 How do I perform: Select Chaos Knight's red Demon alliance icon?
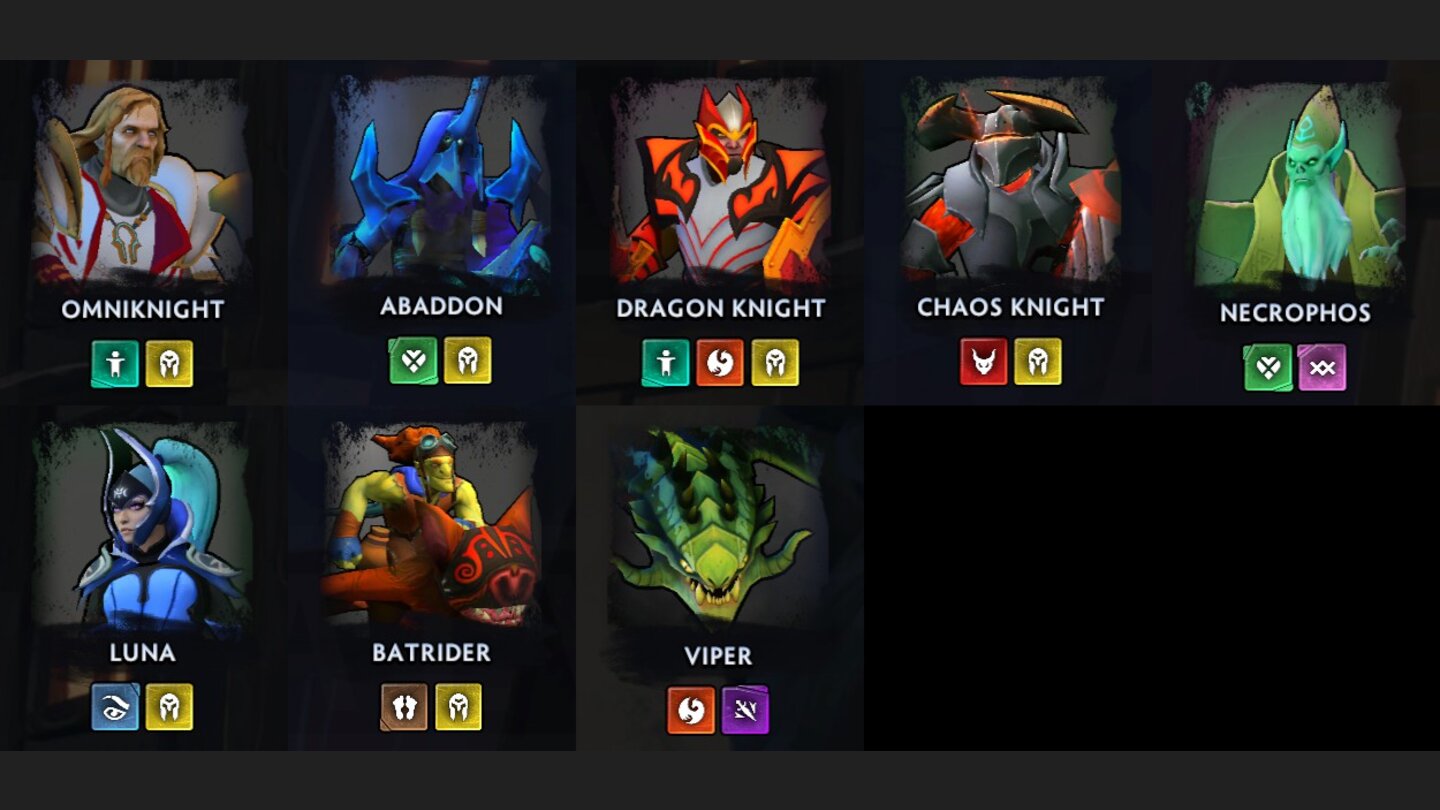click(x=983, y=361)
